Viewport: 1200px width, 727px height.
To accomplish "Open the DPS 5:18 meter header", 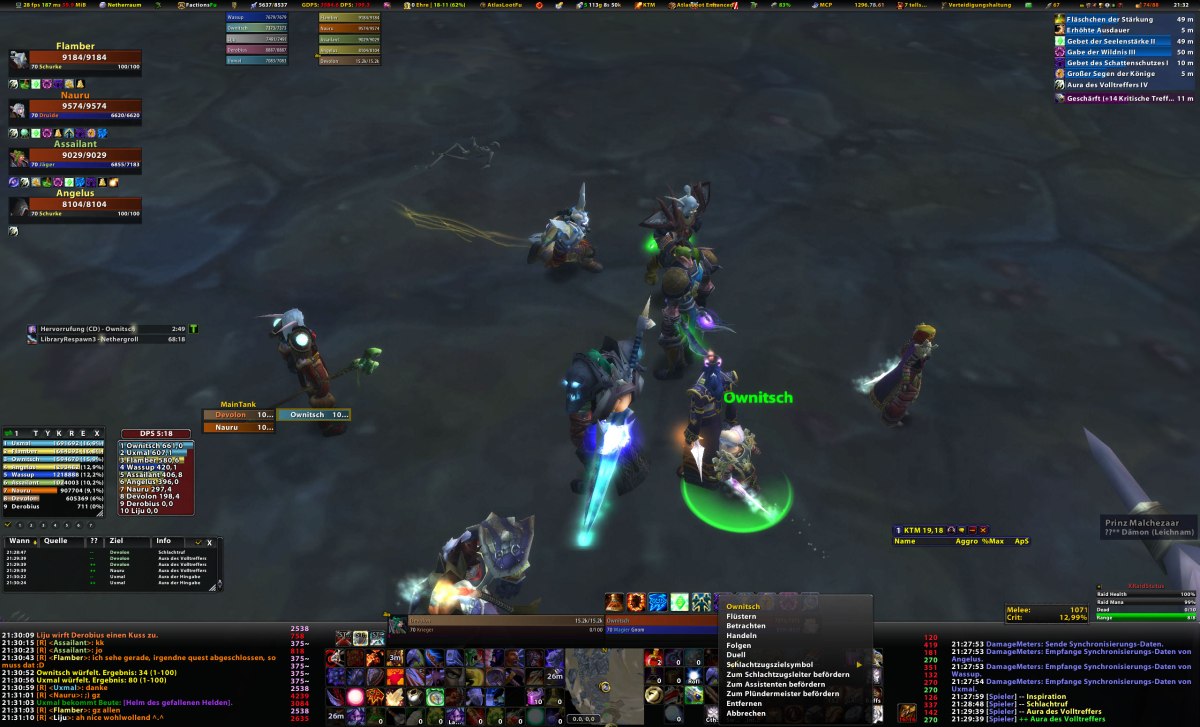I will (155, 433).
